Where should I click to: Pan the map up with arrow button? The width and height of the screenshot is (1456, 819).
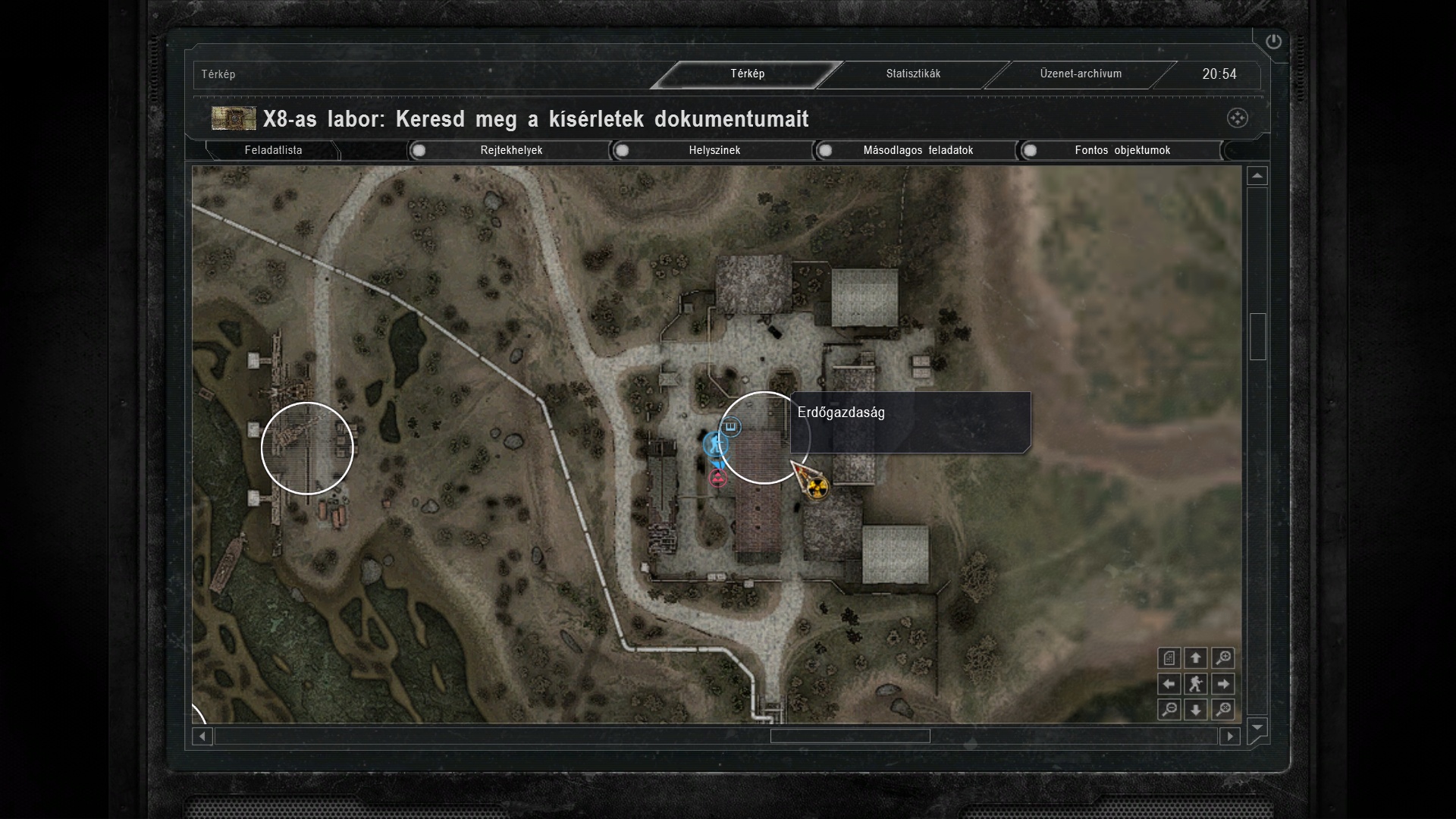1196,657
